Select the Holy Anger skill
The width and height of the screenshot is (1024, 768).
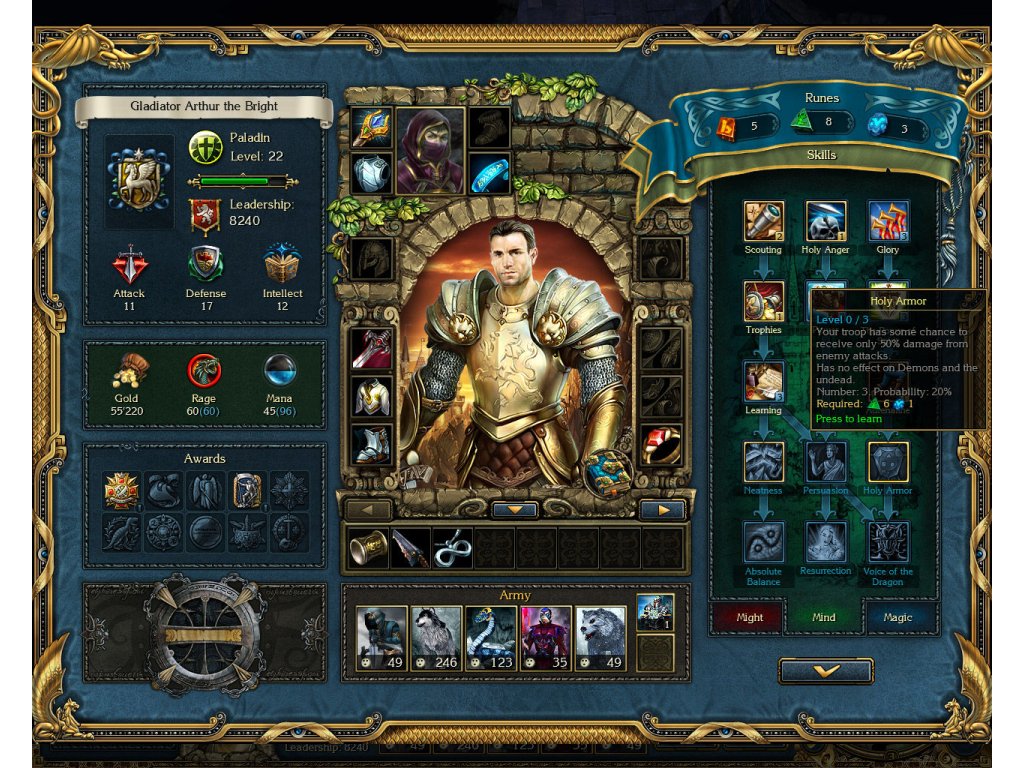(x=826, y=222)
